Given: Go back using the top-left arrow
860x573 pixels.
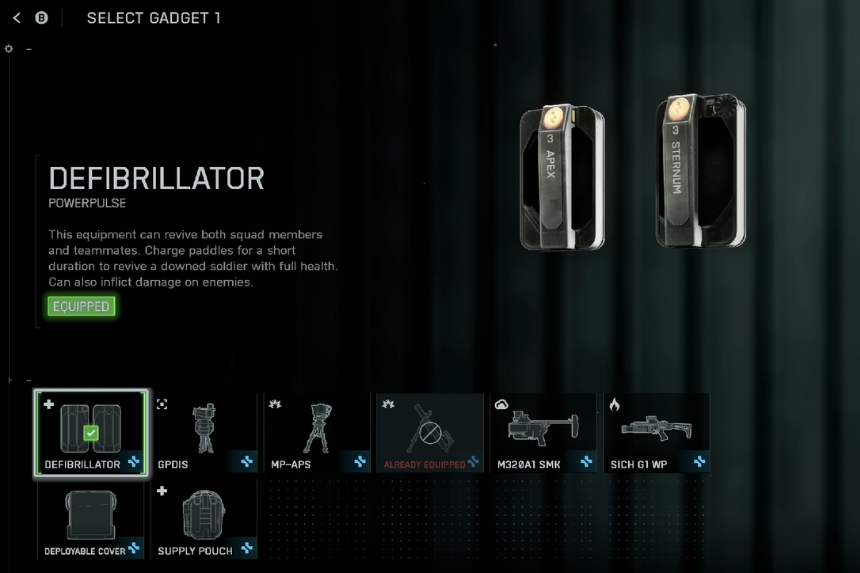Looking at the screenshot, I should (16, 18).
